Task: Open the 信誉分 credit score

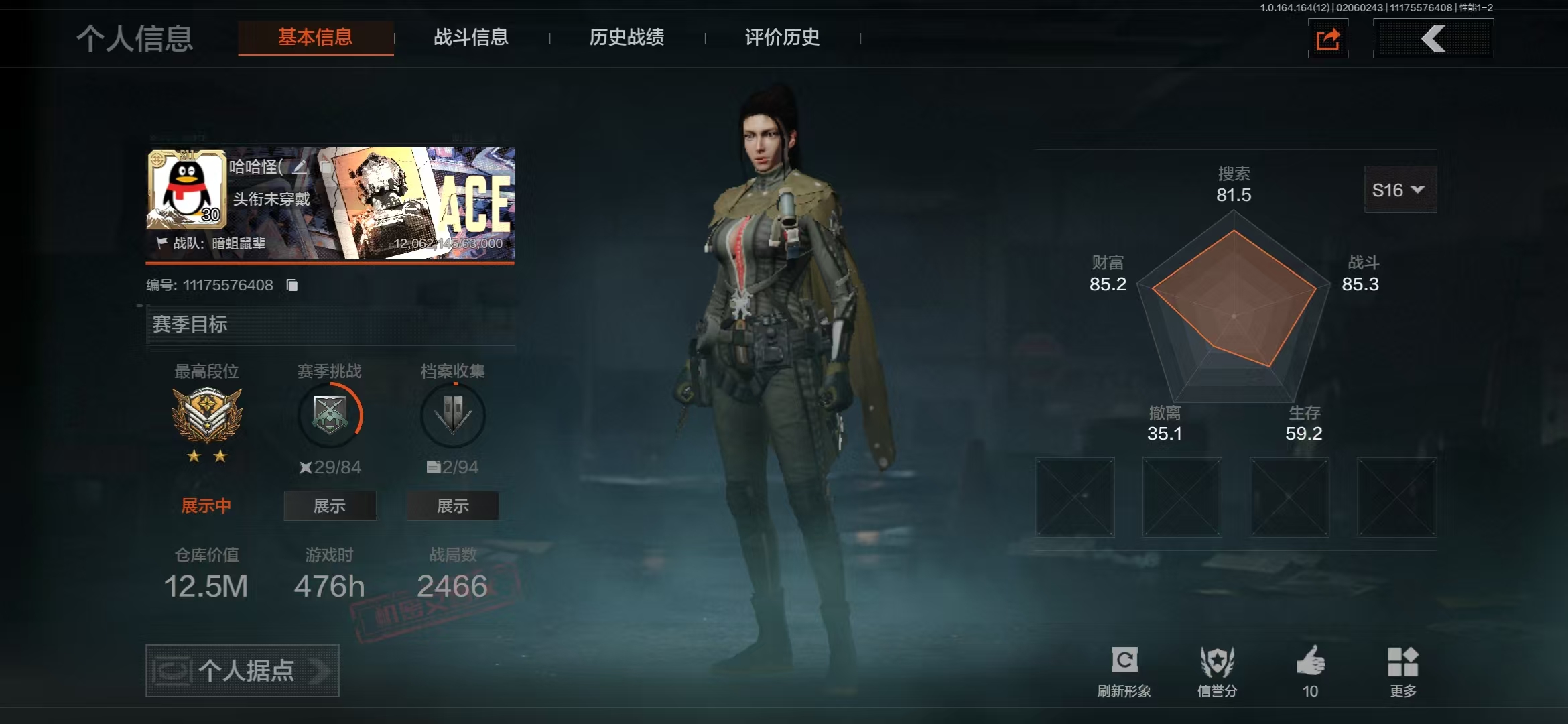Action: (1217, 670)
